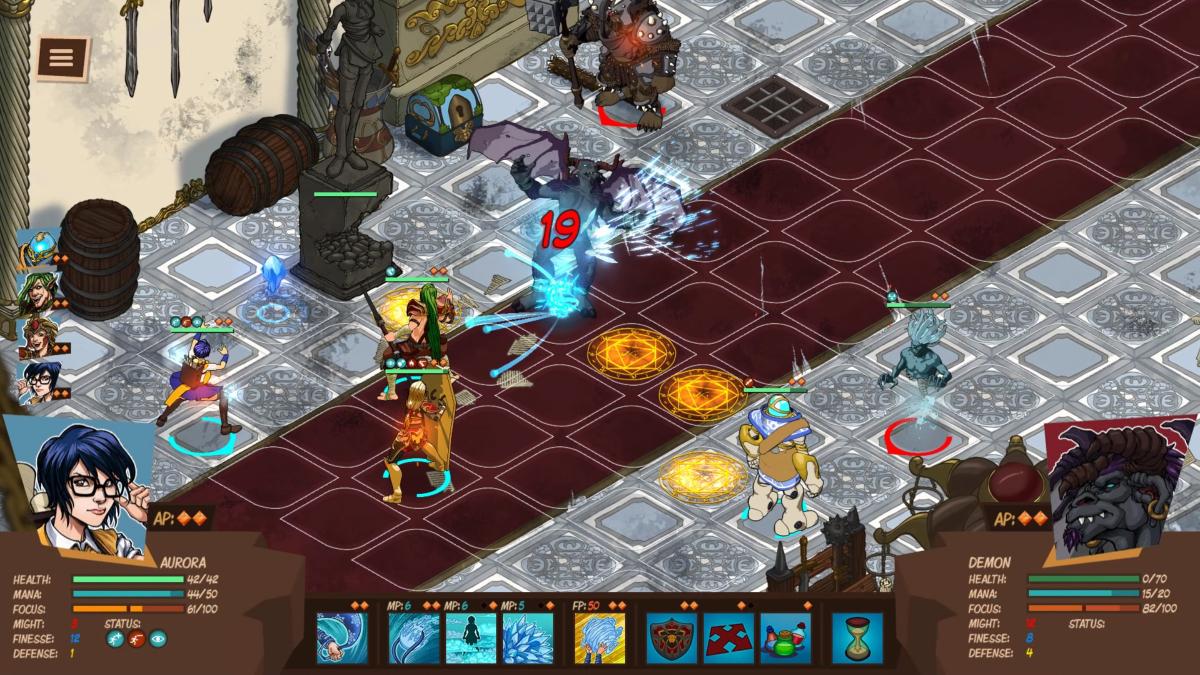Inspect the red running-figure status icon

click(137, 639)
